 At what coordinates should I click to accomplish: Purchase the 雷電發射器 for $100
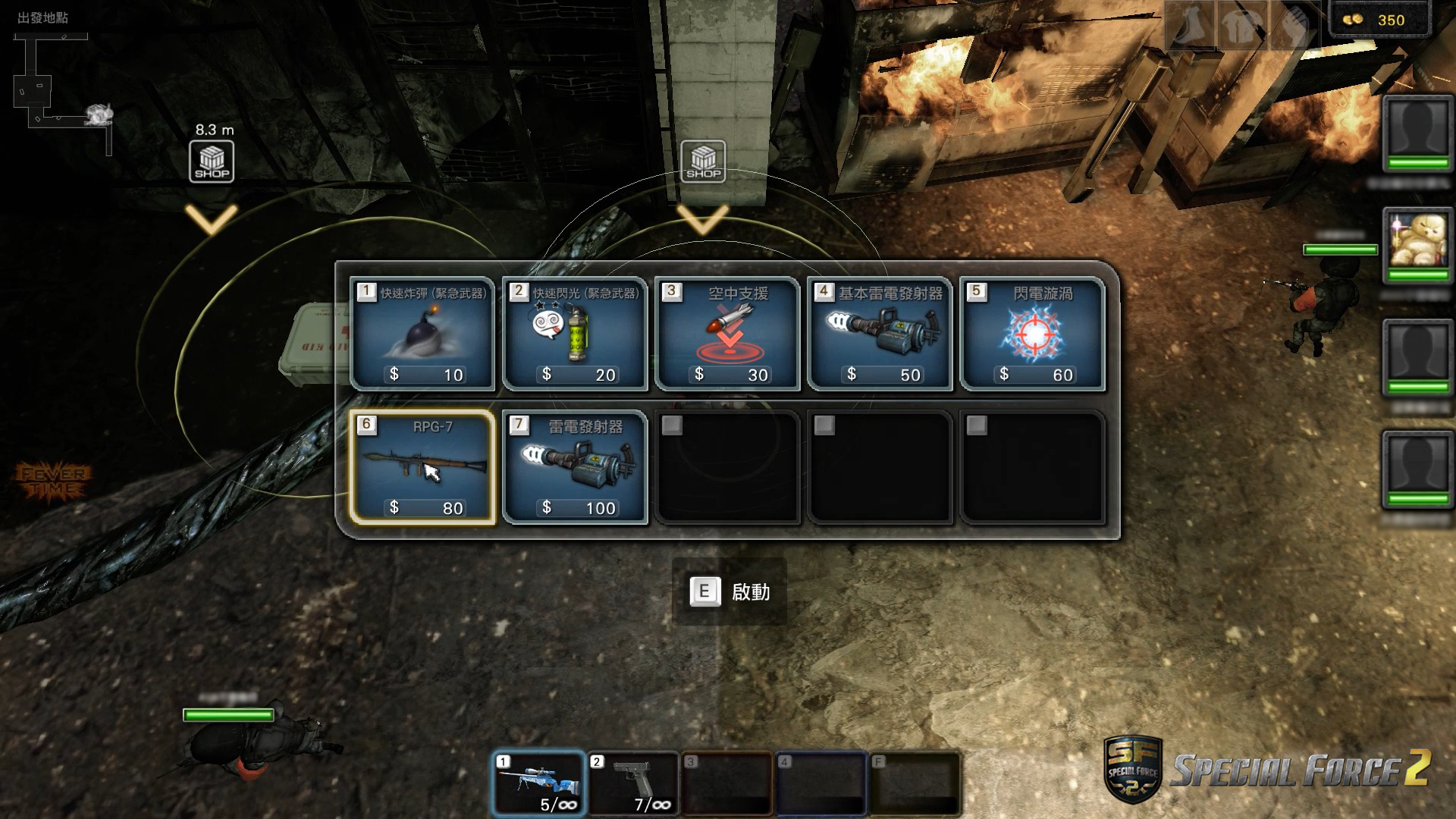pos(575,467)
